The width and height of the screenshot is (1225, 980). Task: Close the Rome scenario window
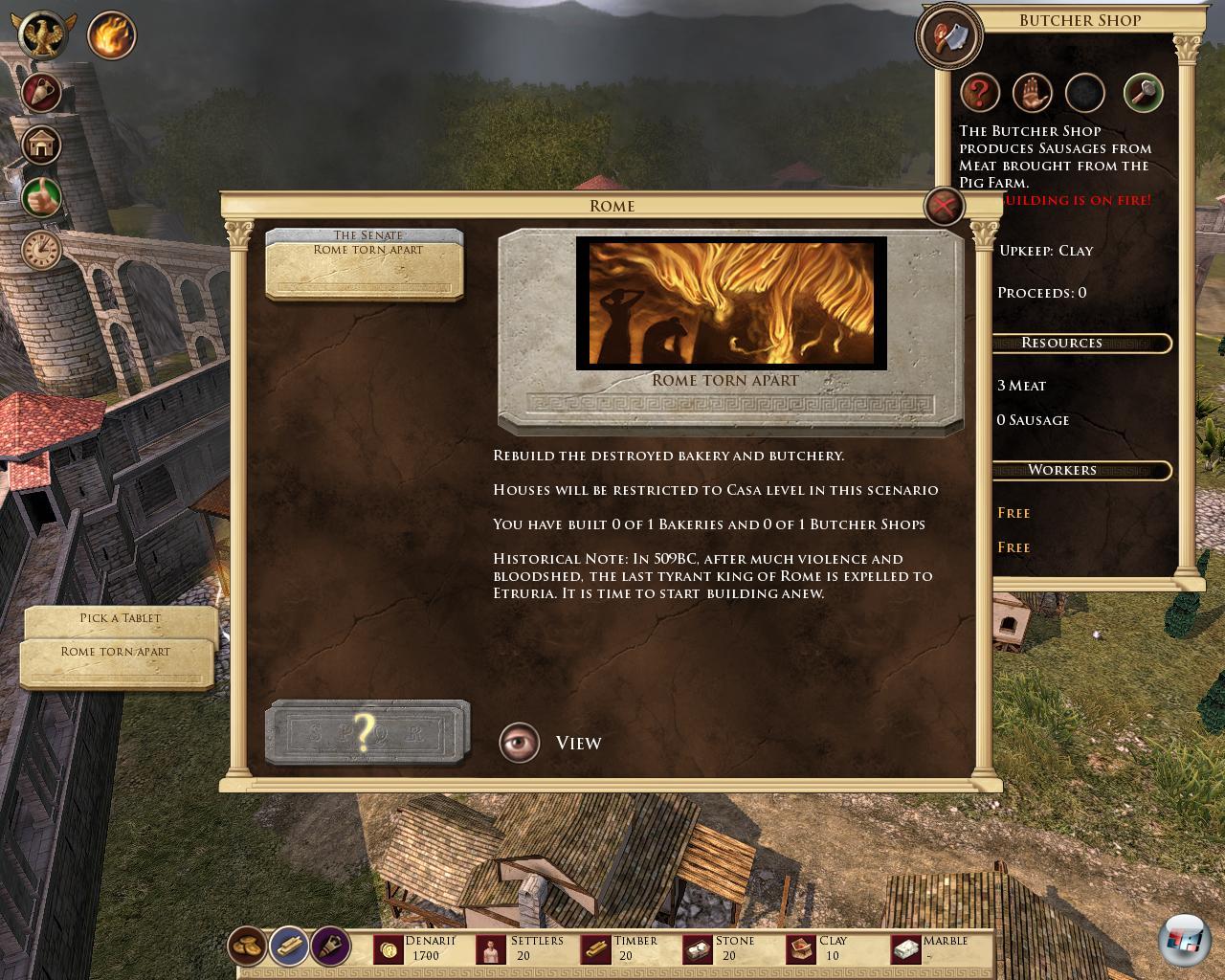tap(944, 206)
